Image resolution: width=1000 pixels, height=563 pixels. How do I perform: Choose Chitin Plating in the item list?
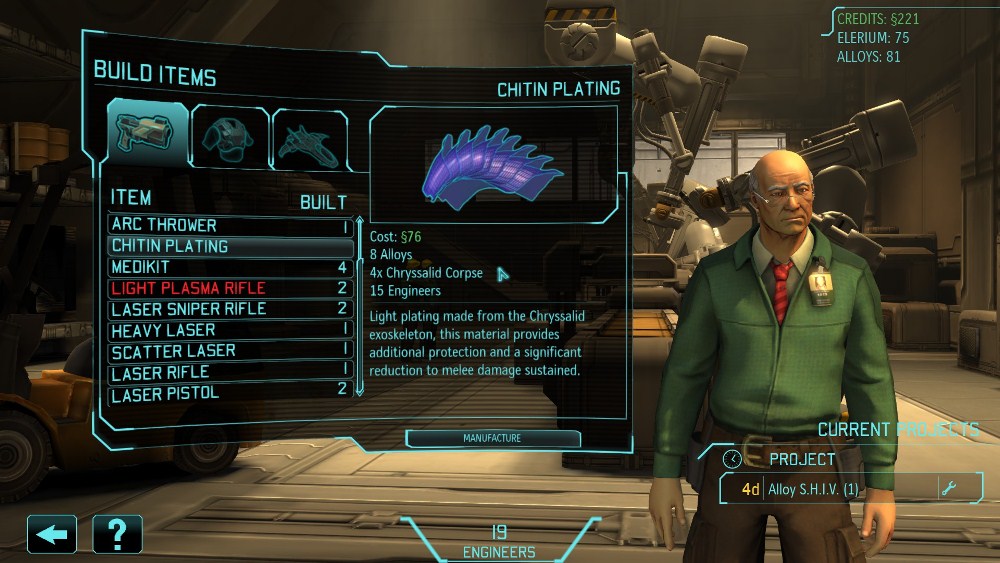(230, 247)
